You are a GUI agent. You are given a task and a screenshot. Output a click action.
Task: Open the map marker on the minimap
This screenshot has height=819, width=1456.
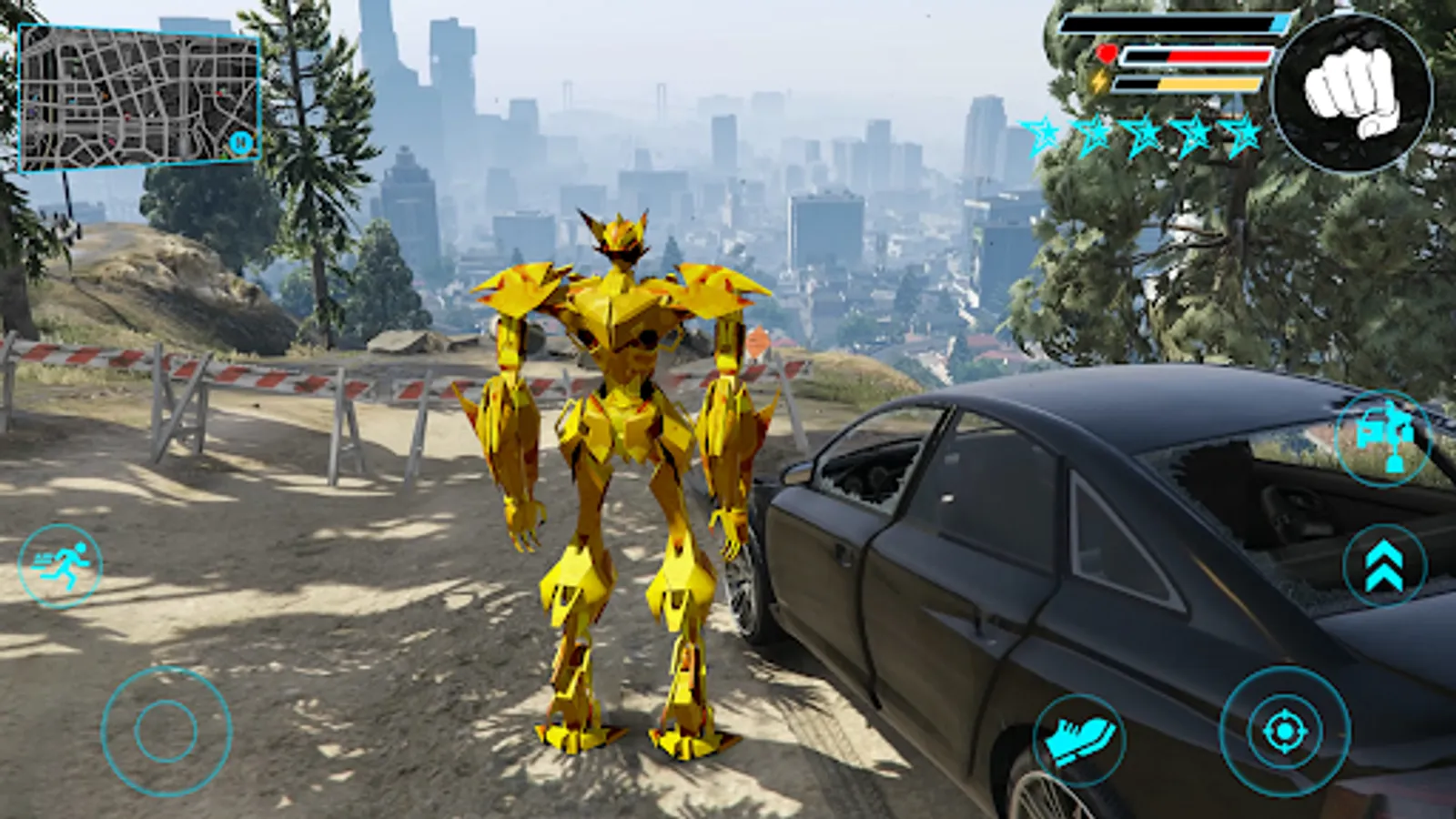(239, 143)
